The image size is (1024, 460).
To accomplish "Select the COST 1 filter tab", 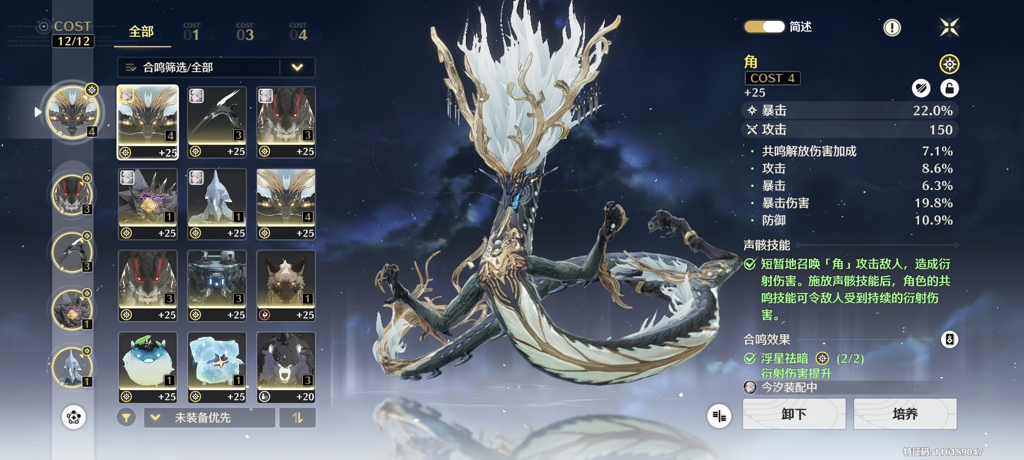I will tap(191, 33).
